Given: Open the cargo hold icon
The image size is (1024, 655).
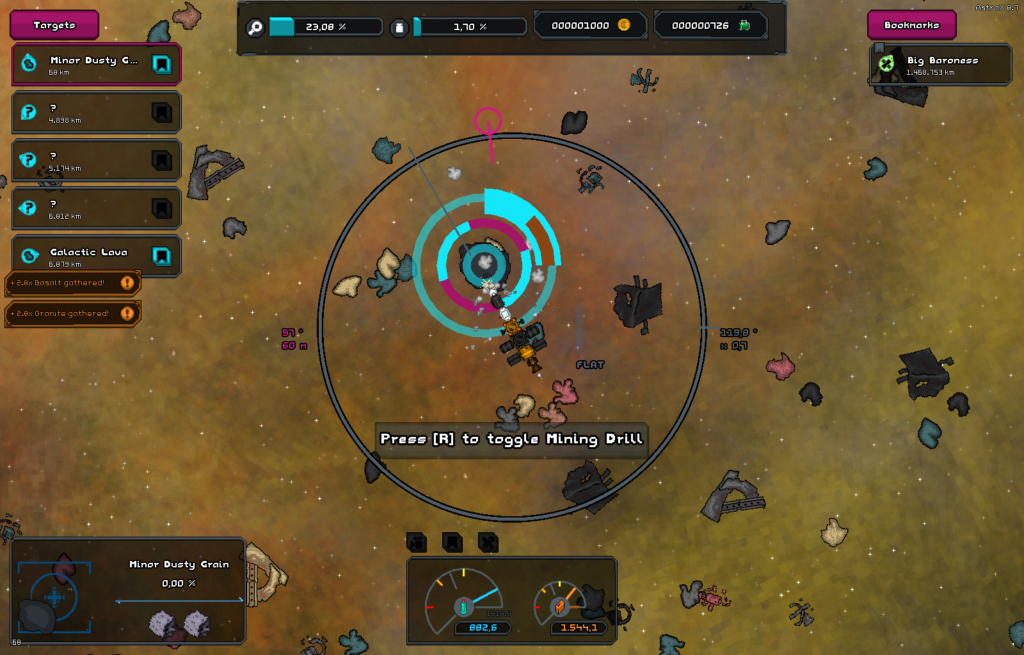Looking at the screenshot, I should click(399, 26).
